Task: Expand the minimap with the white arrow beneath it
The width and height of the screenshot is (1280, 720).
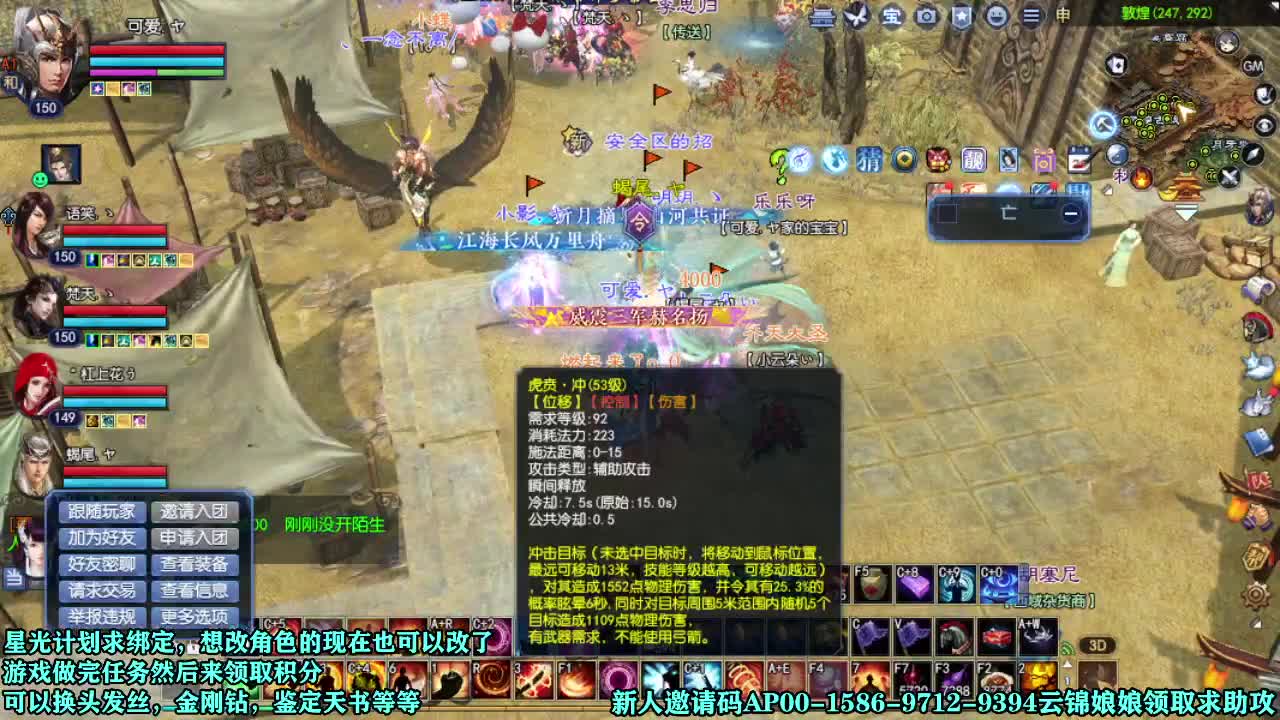Action: (x=1187, y=213)
